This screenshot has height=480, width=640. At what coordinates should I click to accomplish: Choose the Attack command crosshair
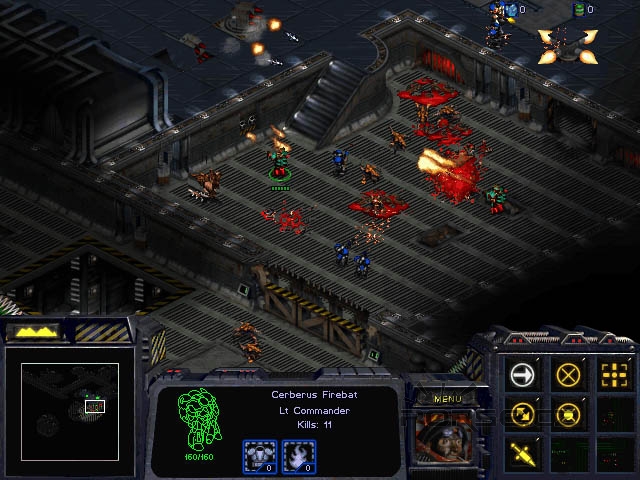pyautogui.click(x=613, y=375)
